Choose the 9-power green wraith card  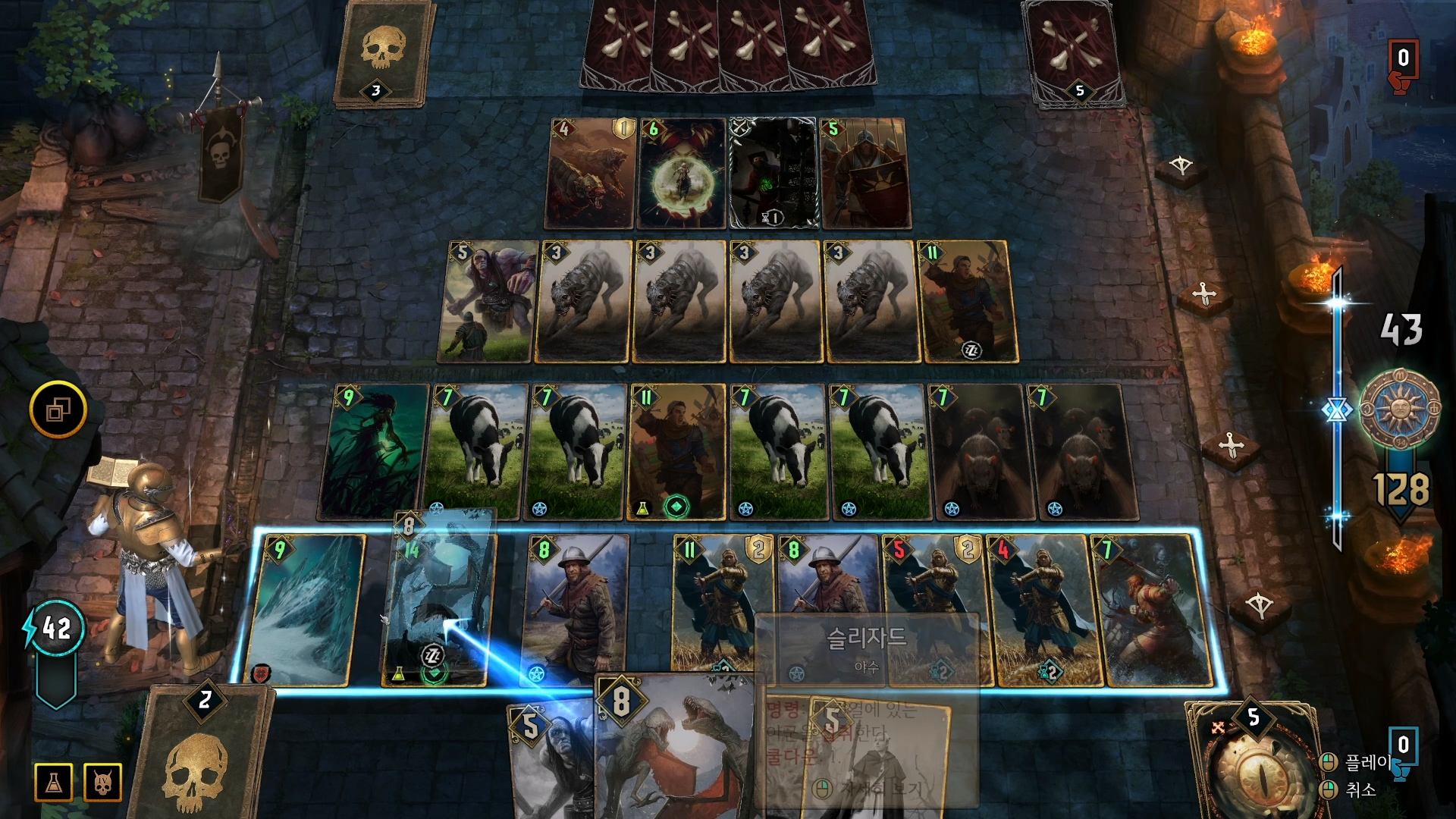point(373,453)
